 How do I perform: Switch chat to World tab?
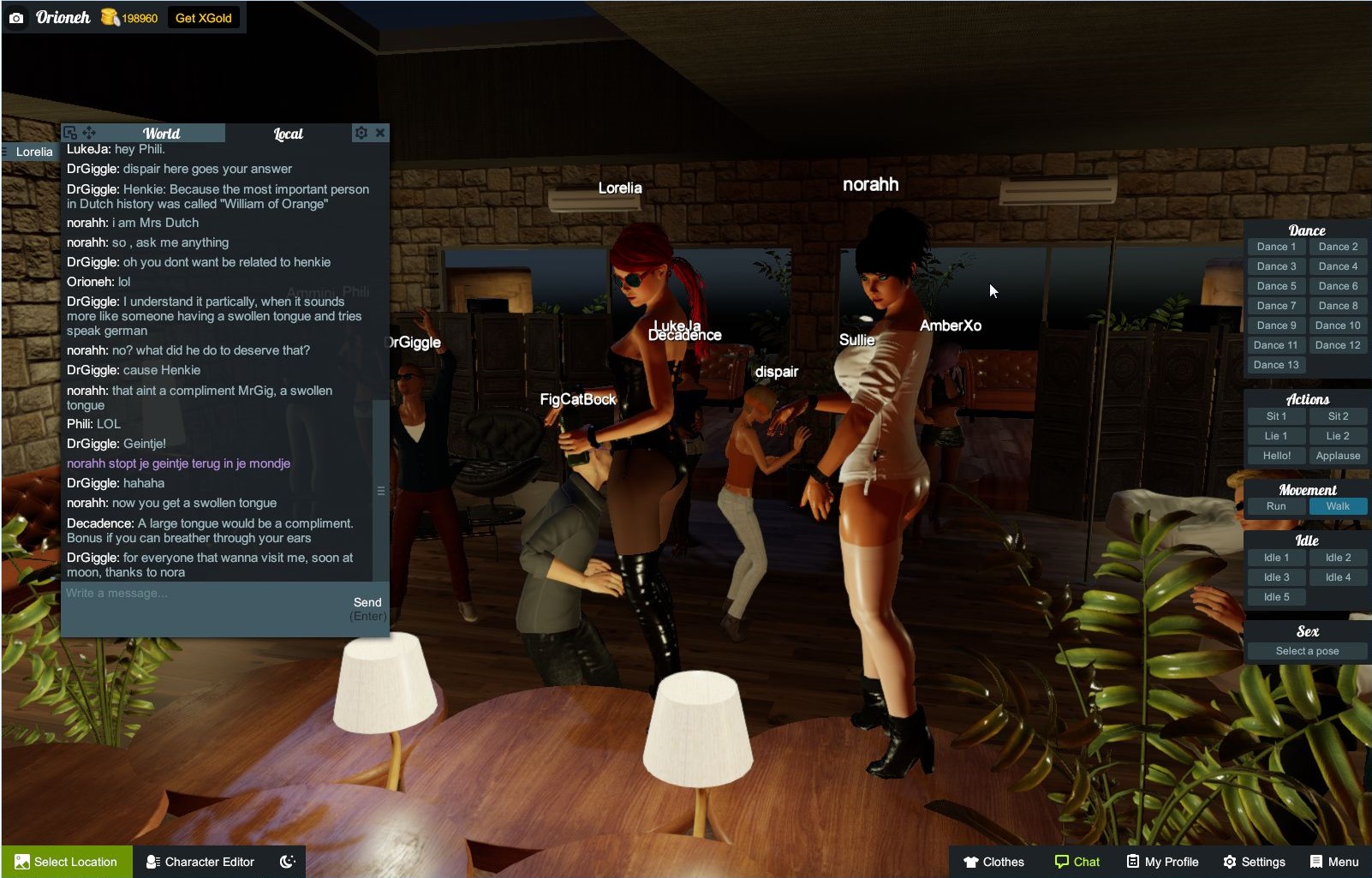pyautogui.click(x=161, y=134)
